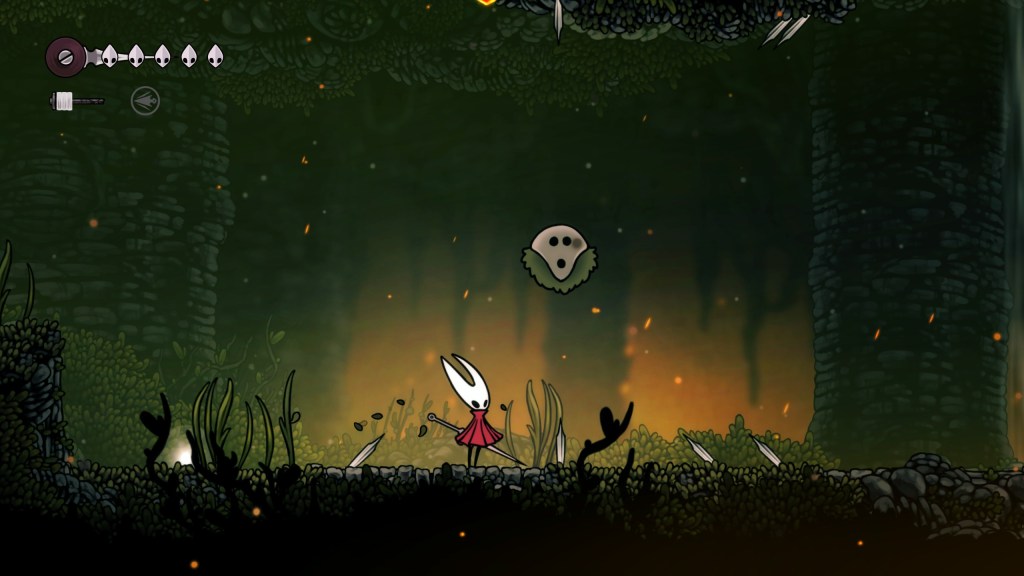Click the silk spool crest emblem

pyautogui.click(x=66, y=56)
